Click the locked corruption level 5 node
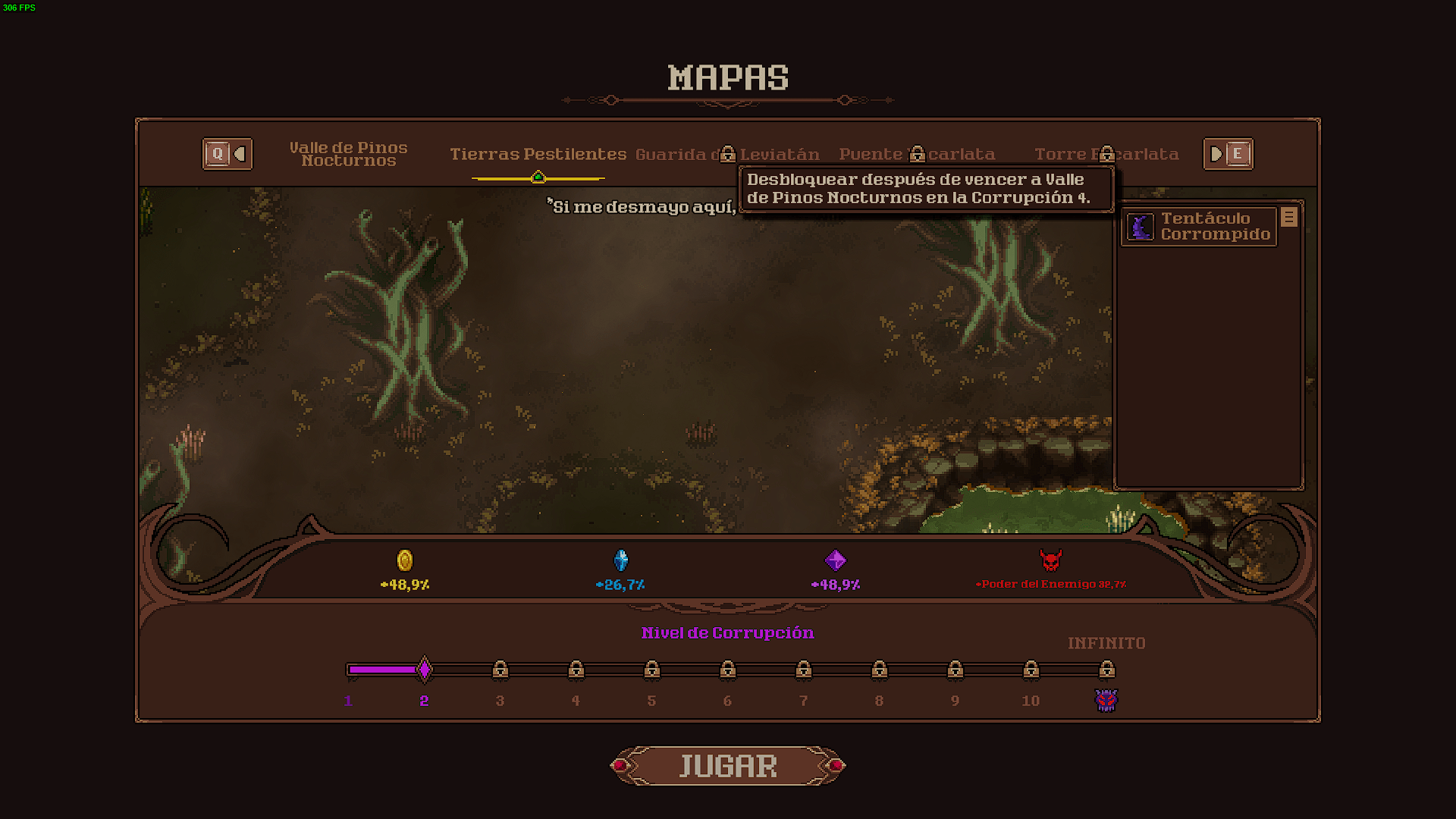Image resolution: width=1456 pixels, height=819 pixels. click(651, 670)
